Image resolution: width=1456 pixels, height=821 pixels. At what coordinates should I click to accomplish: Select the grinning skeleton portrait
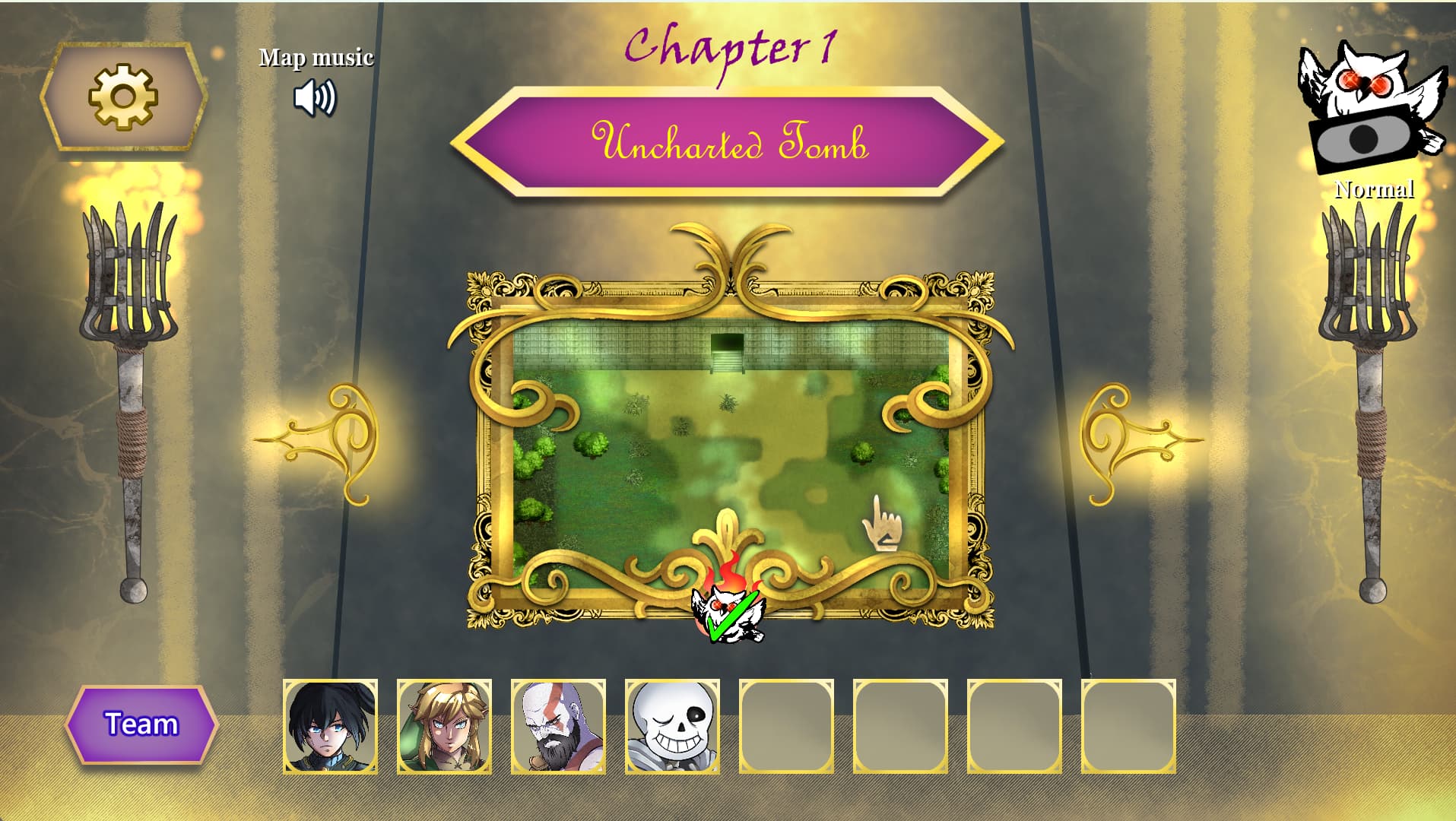672,727
